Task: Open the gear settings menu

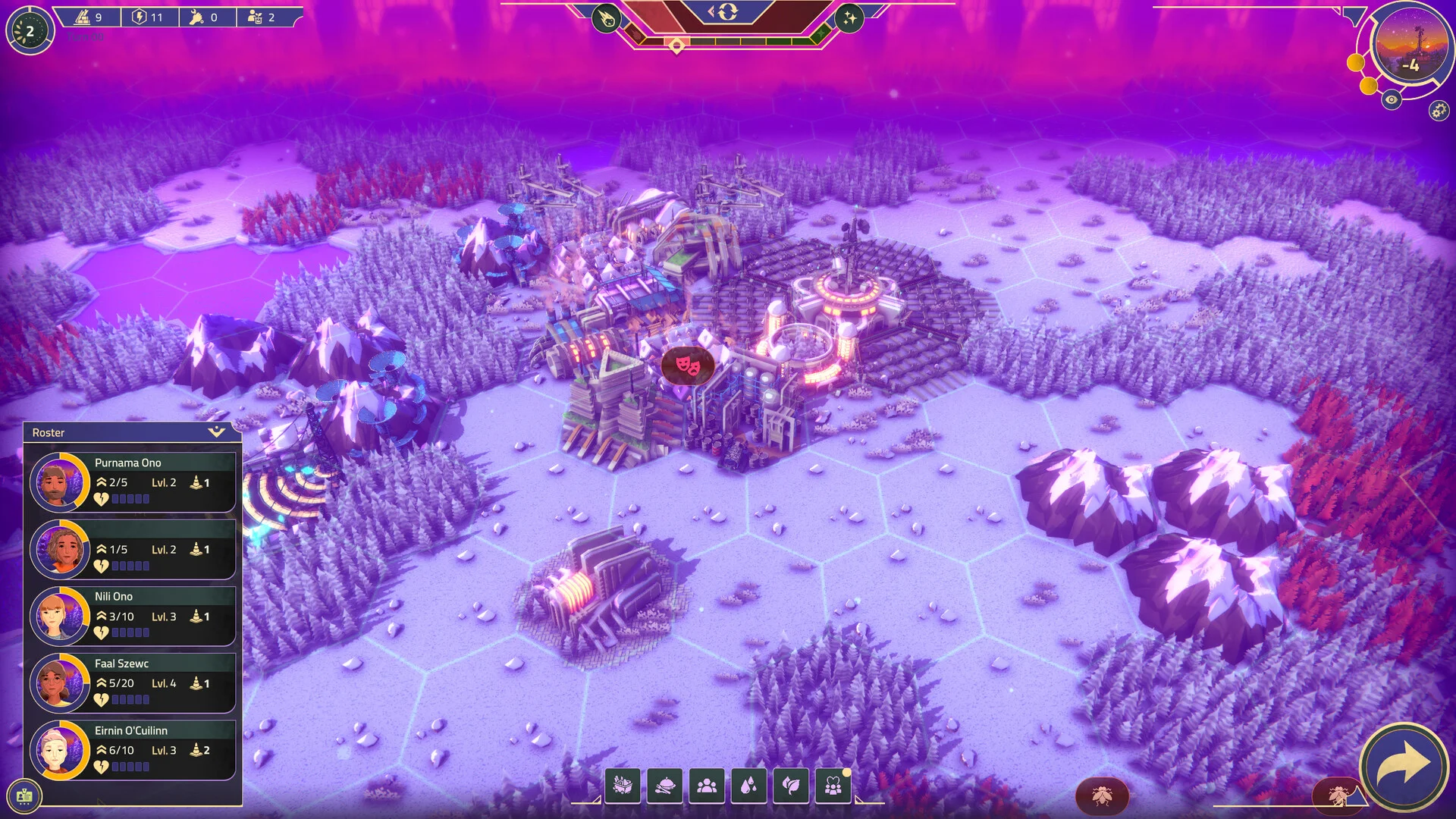Action: click(1438, 111)
